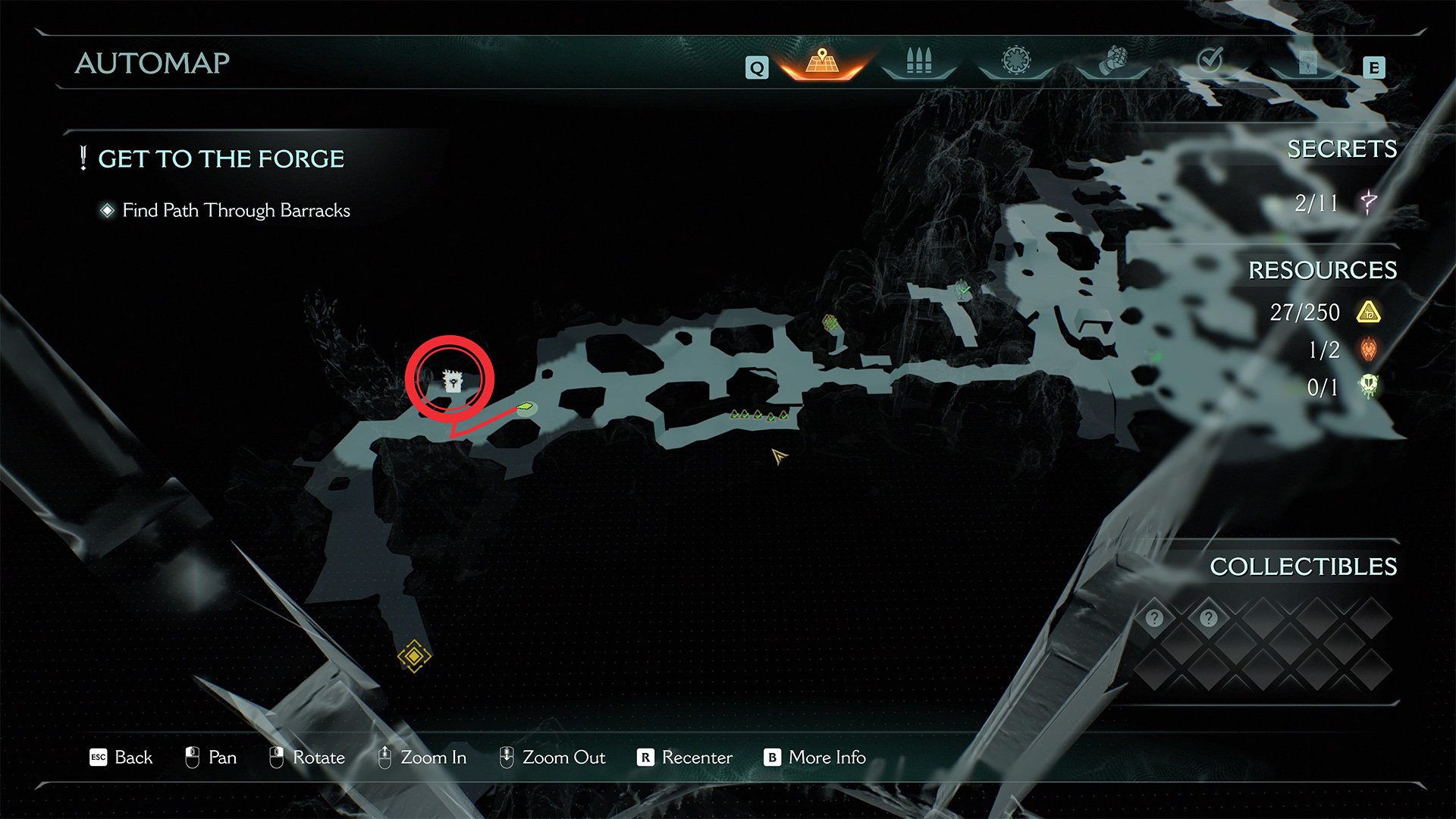Select the white flaming page map marker

452,380
